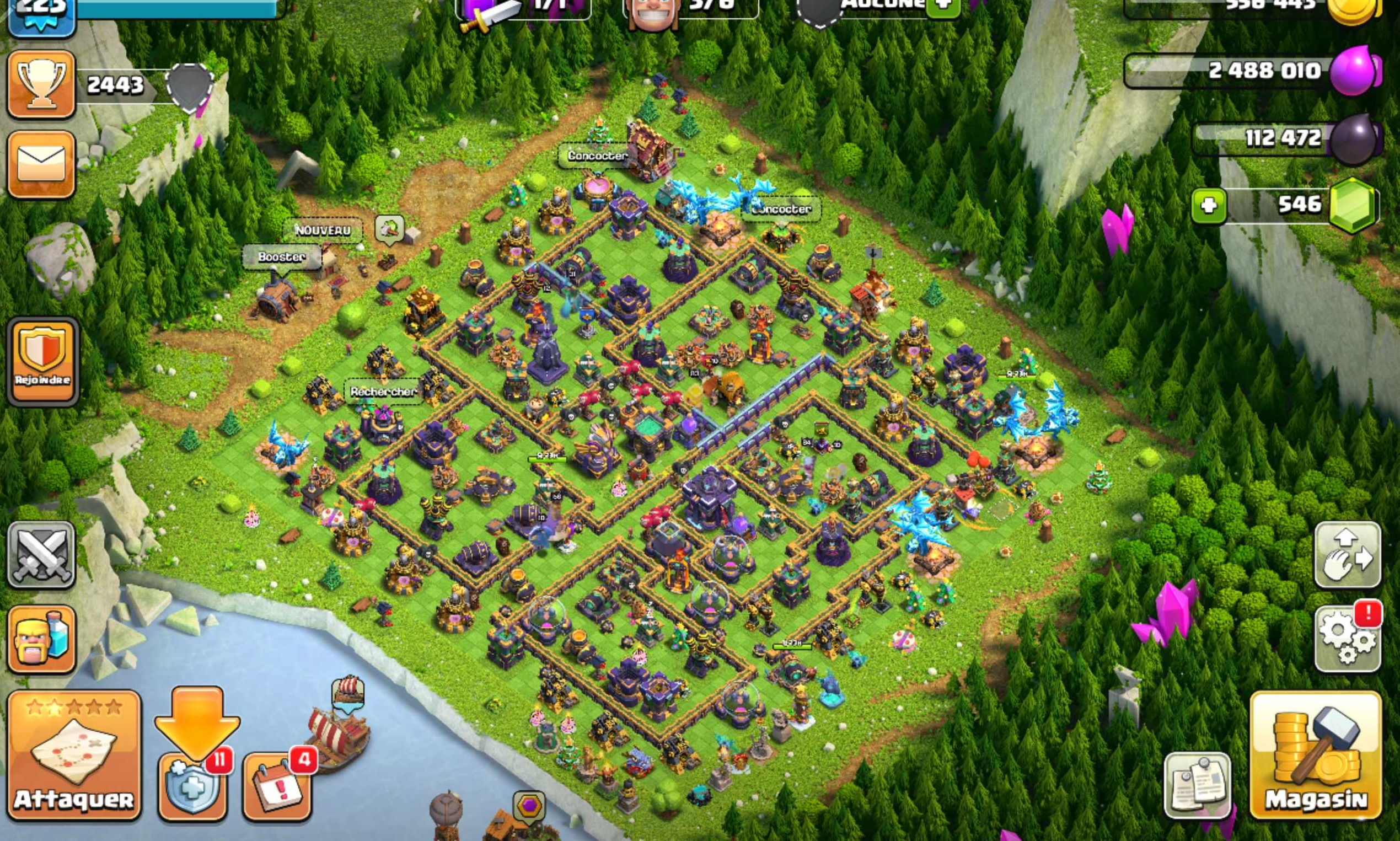Open the Magasin shop

1316,755
